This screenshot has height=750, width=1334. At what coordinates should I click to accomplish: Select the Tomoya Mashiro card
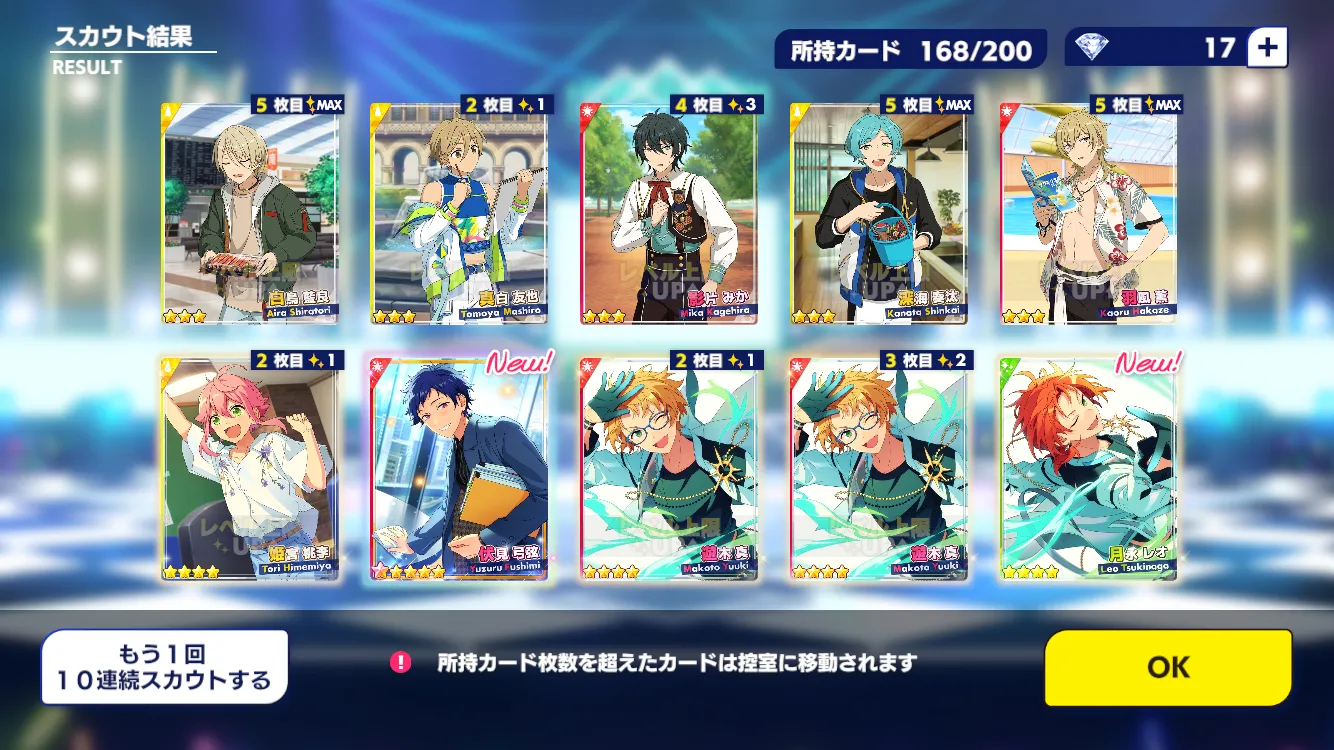(459, 213)
